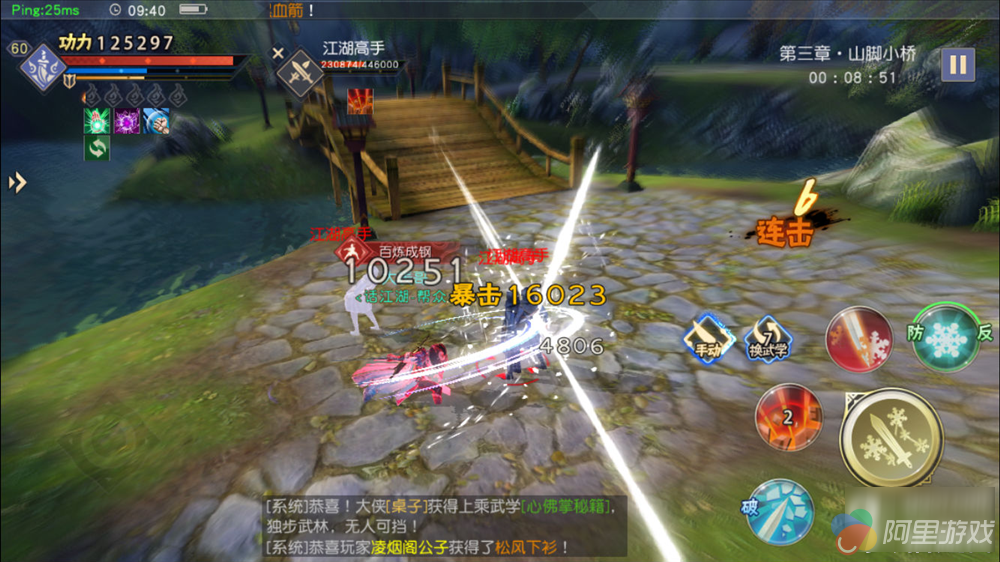
Task: Tap the green circular arrows buff icon
Action: coord(97,148)
